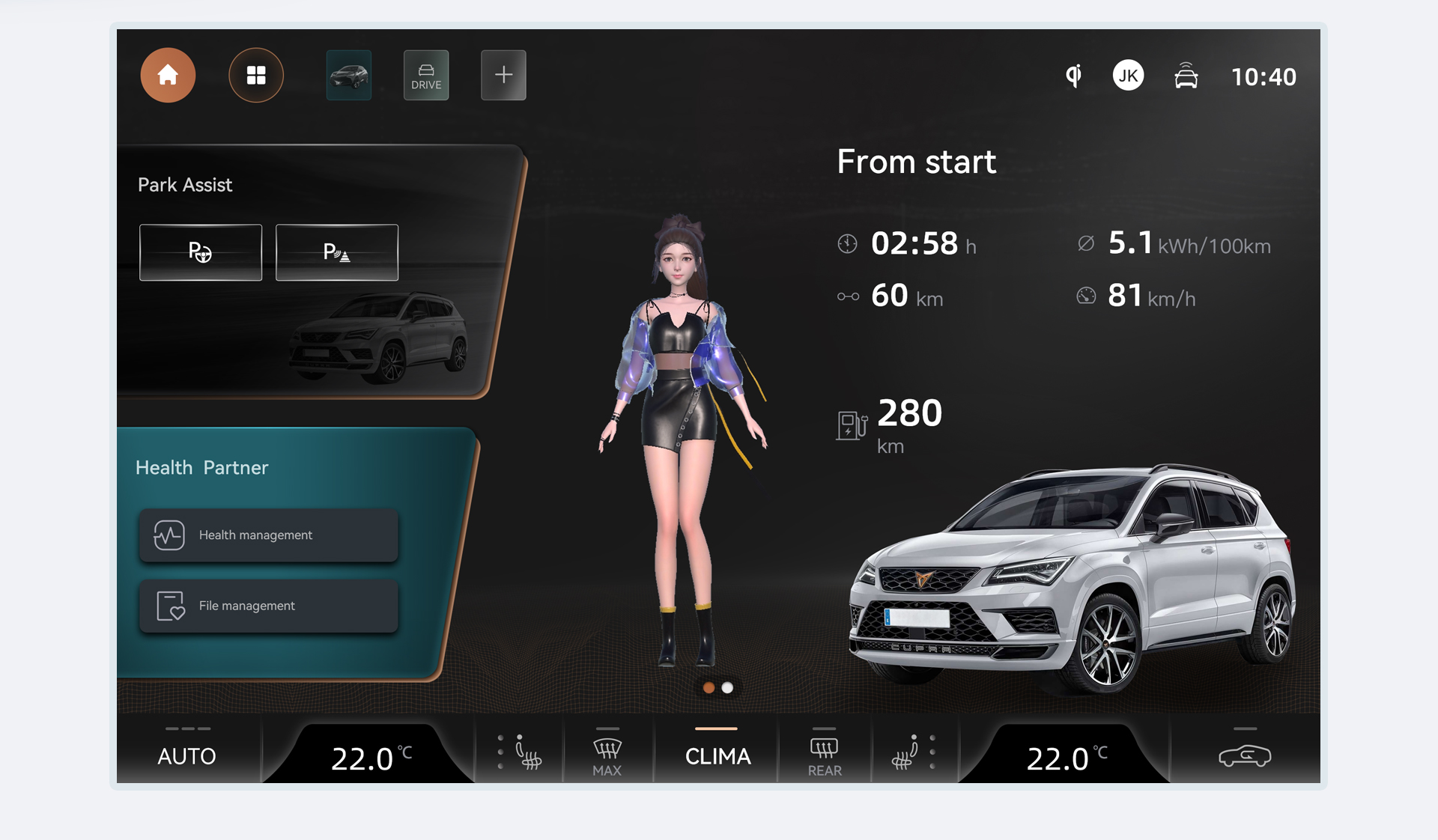Add a new shortcut with plus button
Viewport: 1438px width, 840px height.
pos(503,76)
